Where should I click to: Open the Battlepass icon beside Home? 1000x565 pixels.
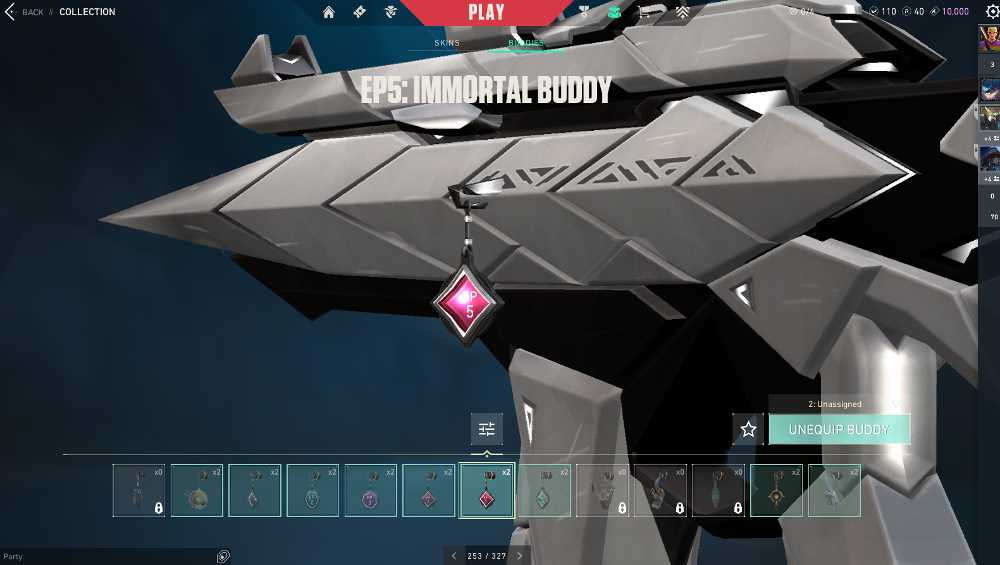(360, 12)
